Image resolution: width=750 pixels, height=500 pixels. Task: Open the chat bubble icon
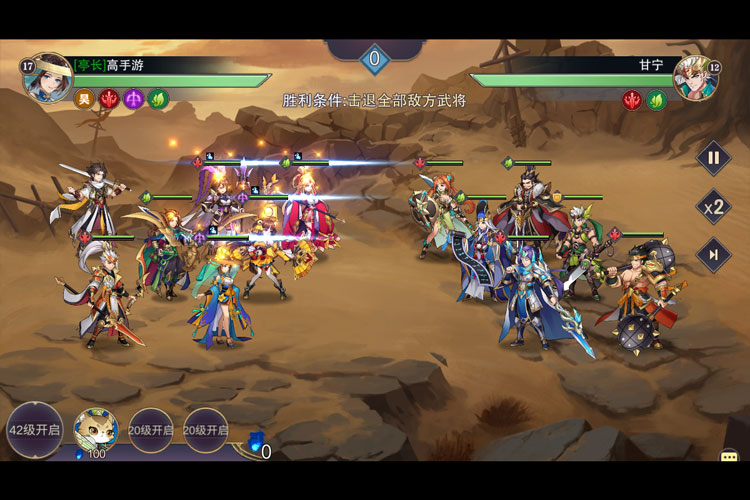(x=729, y=457)
